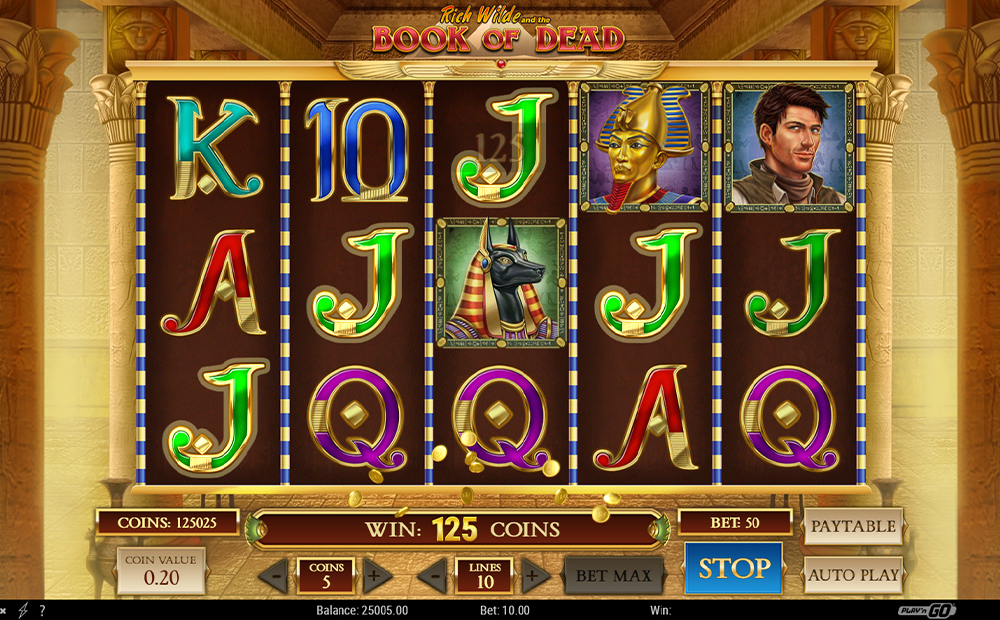Change the Coin Value setting
Viewport: 1000px width, 620px height.
pyautogui.click(x=161, y=570)
